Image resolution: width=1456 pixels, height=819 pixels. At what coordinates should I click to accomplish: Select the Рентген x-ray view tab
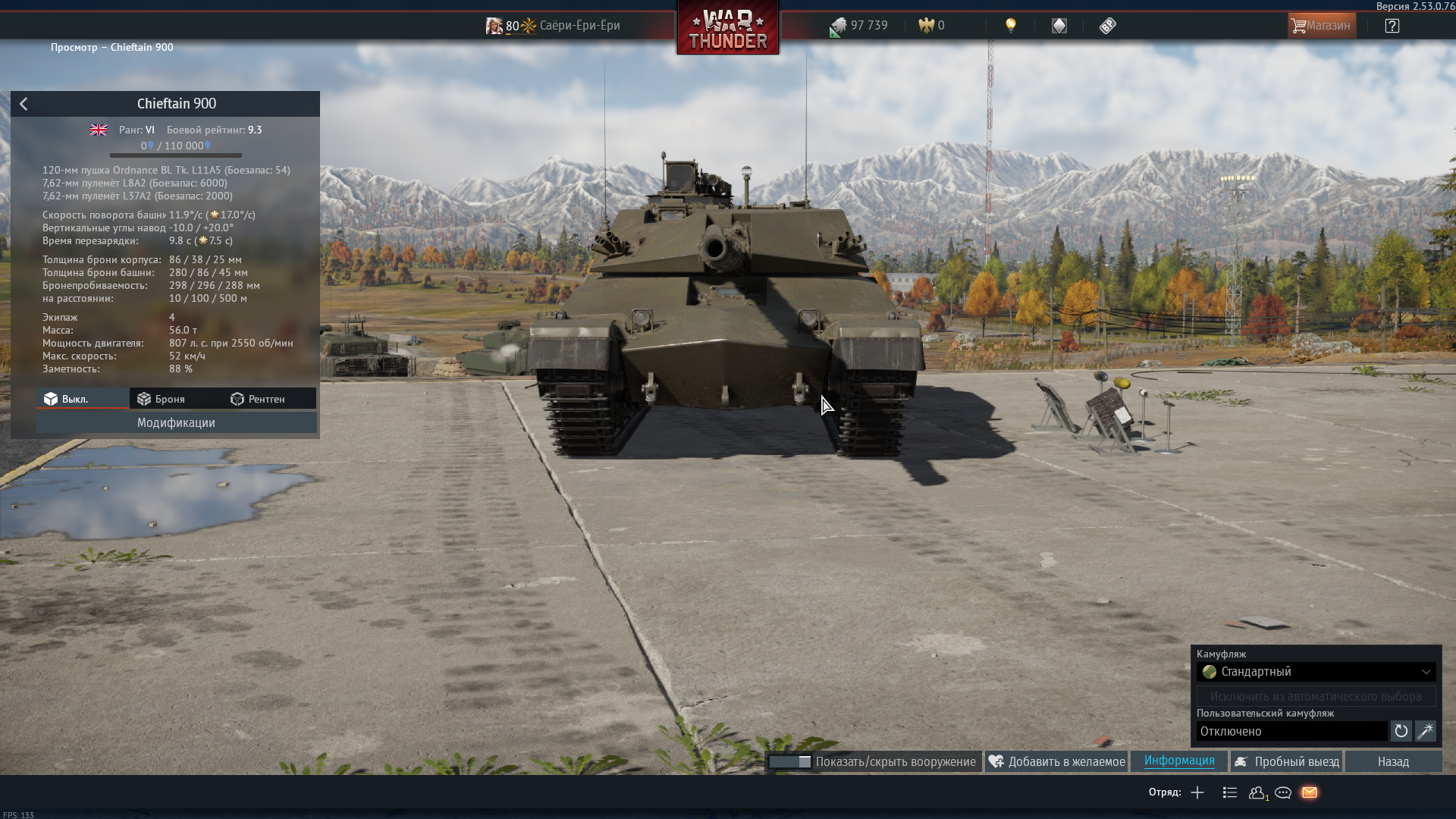(258, 399)
